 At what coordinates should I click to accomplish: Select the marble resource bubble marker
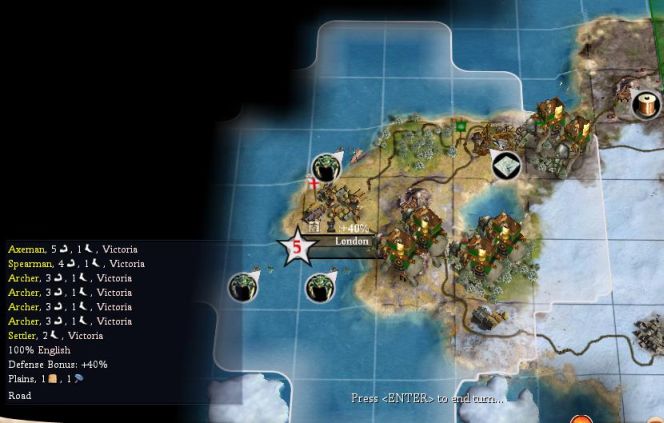click(507, 165)
